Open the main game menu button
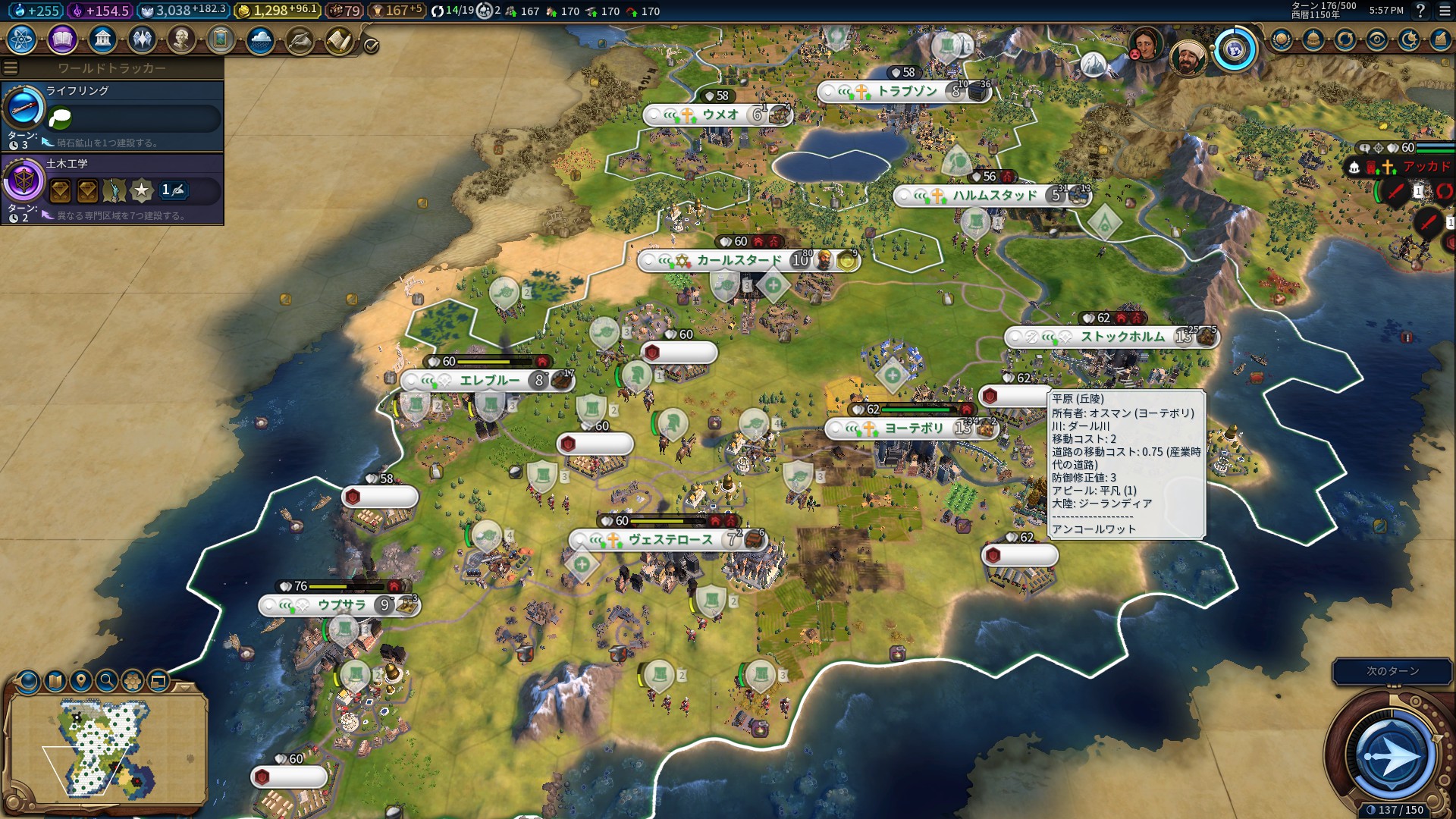The height and width of the screenshot is (819, 1456). [1445, 11]
